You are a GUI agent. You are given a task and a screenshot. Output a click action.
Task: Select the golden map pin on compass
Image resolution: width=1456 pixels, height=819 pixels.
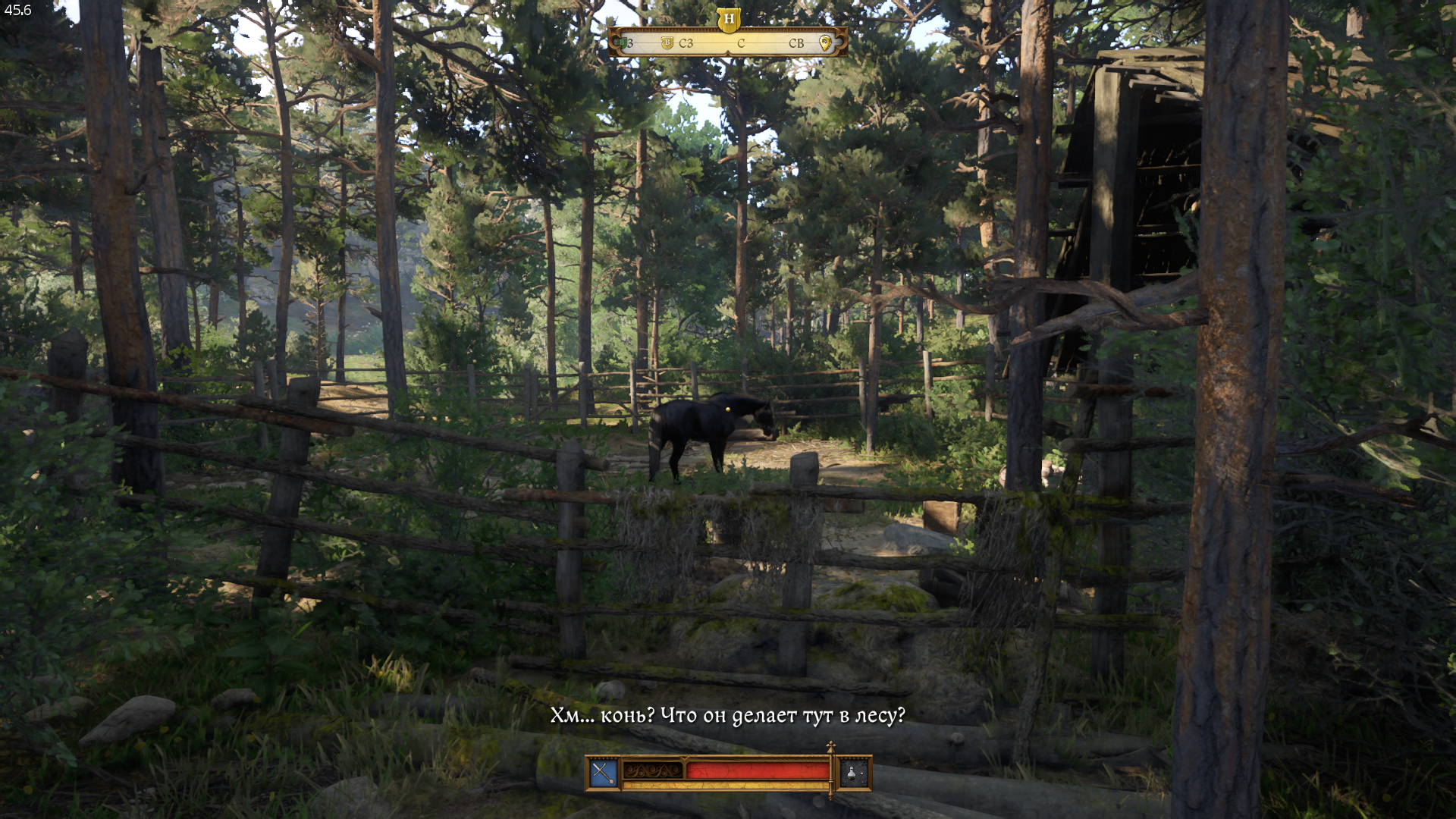825,43
